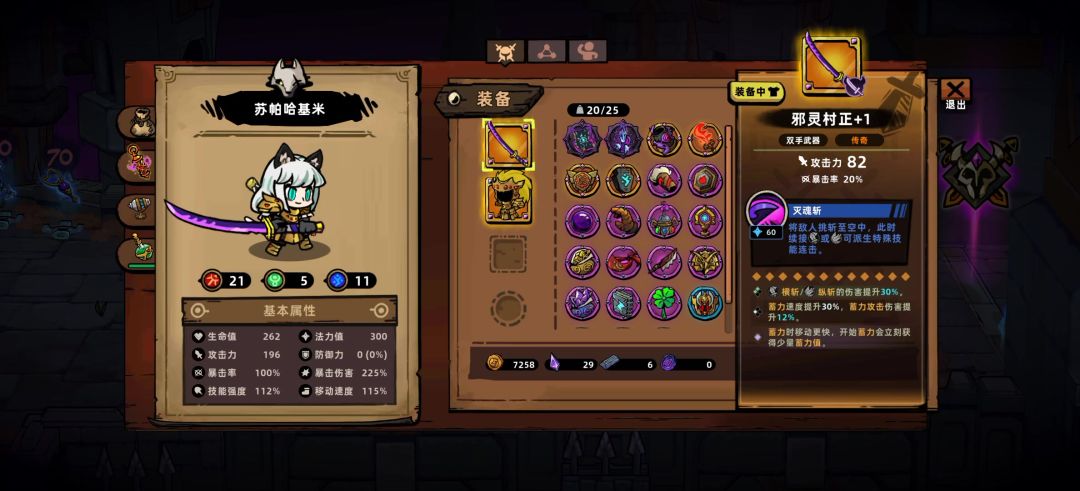Image resolution: width=1080 pixels, height=491 pixels.
Task: Select the white and red horn item
Action: point(664,180)
